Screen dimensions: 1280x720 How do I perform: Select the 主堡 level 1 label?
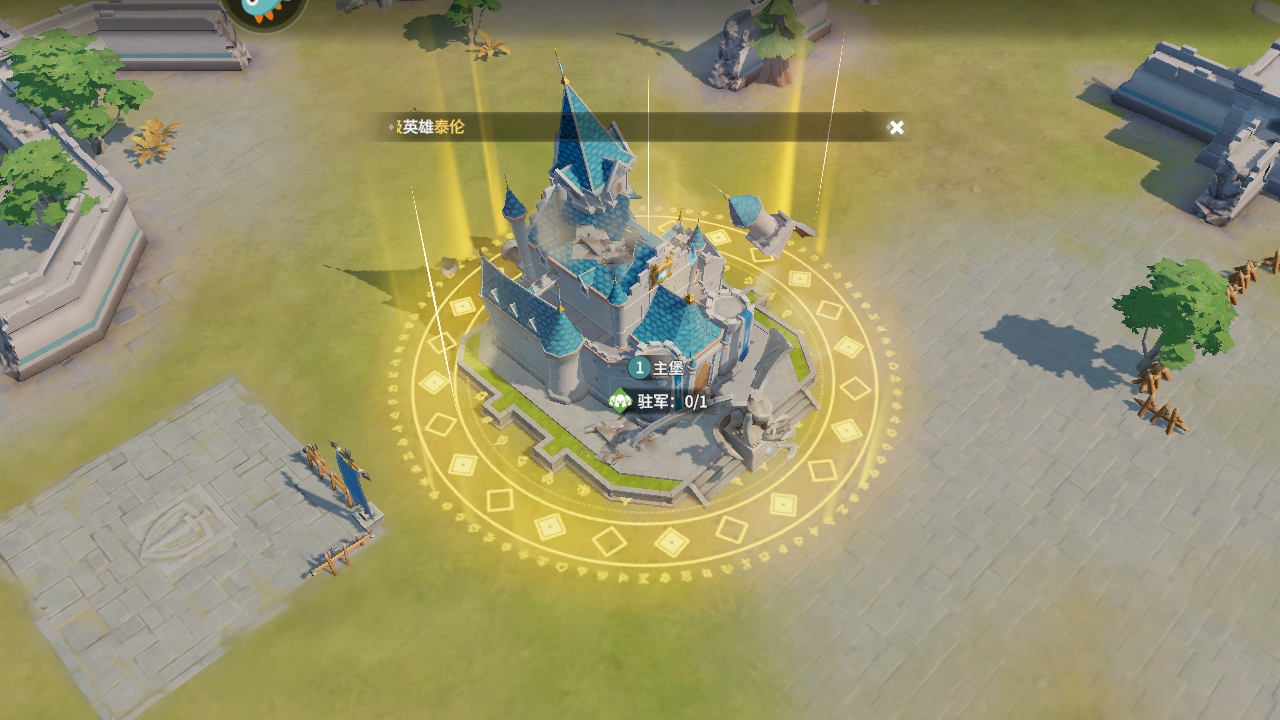tap(656, 368)
